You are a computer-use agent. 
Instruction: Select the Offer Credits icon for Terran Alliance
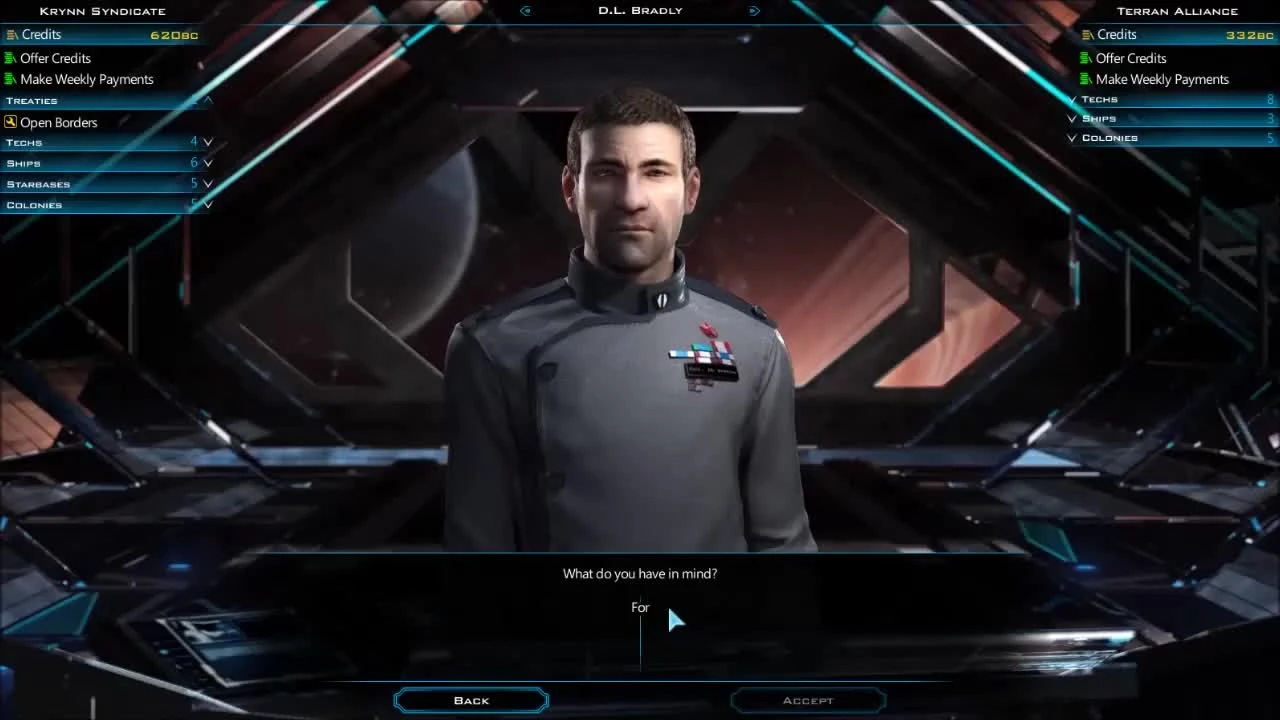tap(1086, 58)
